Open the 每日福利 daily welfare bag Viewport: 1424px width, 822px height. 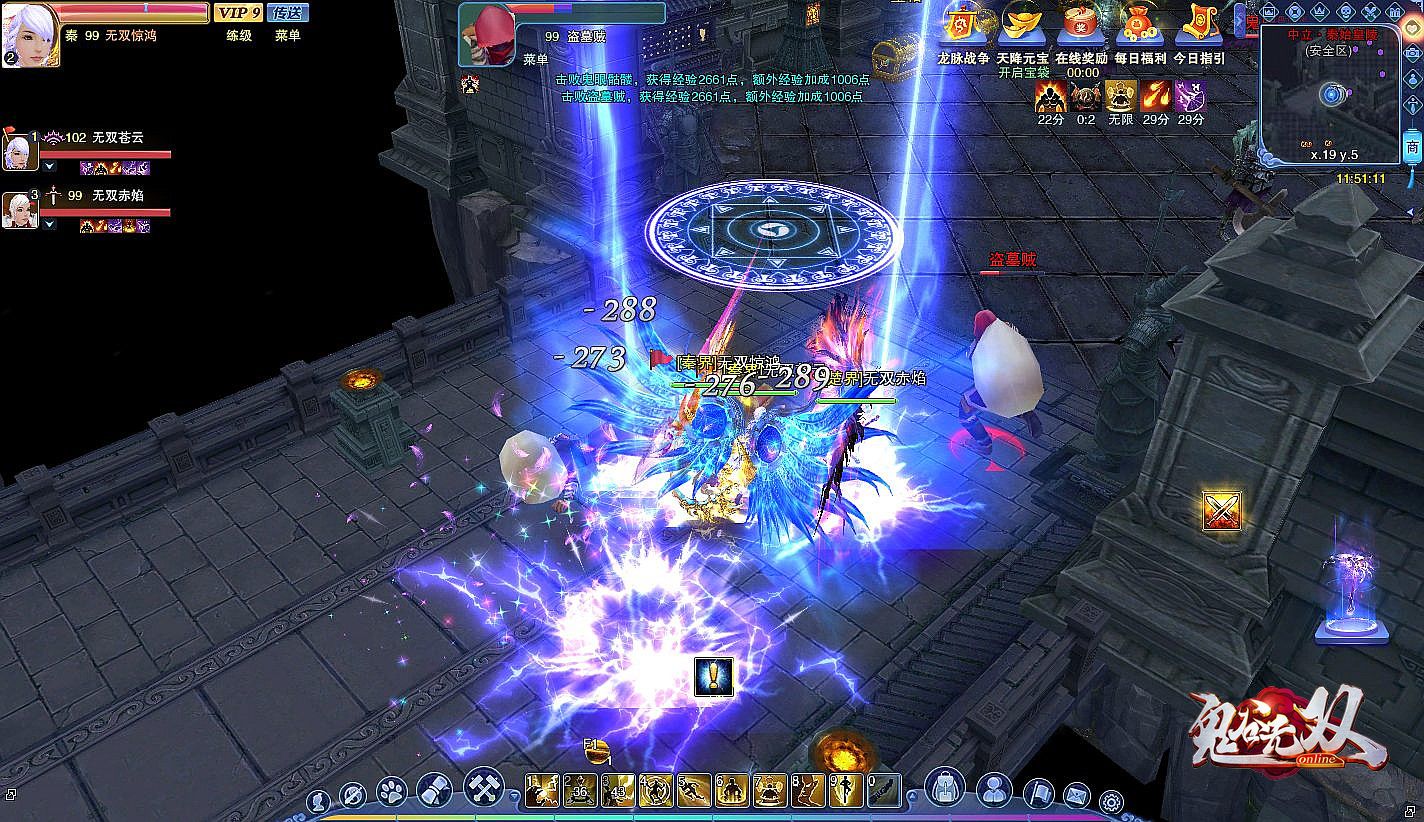pos(1139,26)
